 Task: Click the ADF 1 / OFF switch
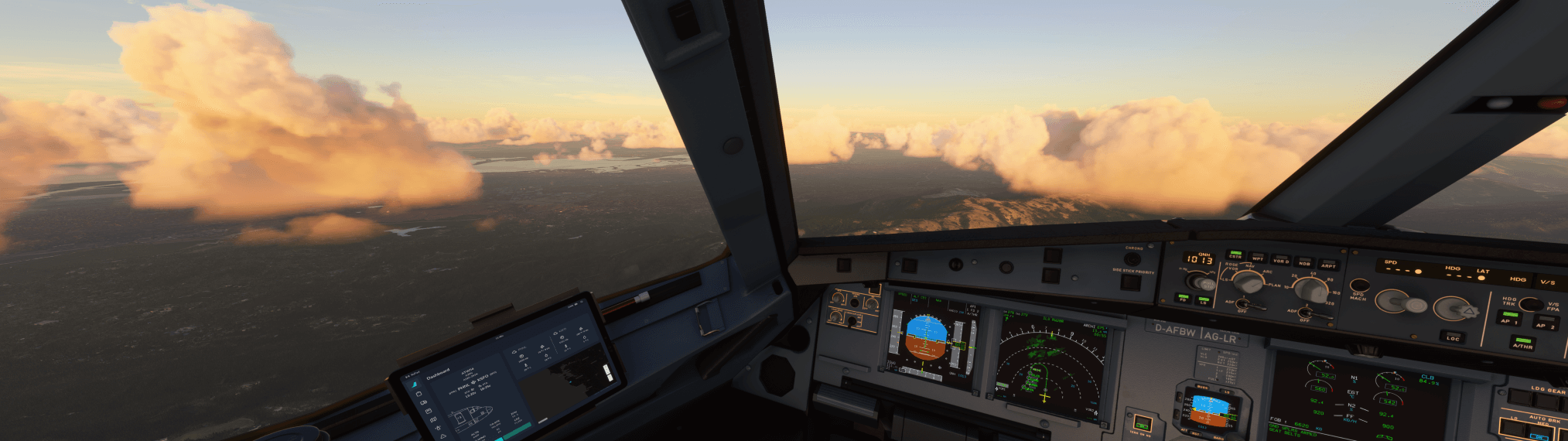click(x=1243, y=303)
